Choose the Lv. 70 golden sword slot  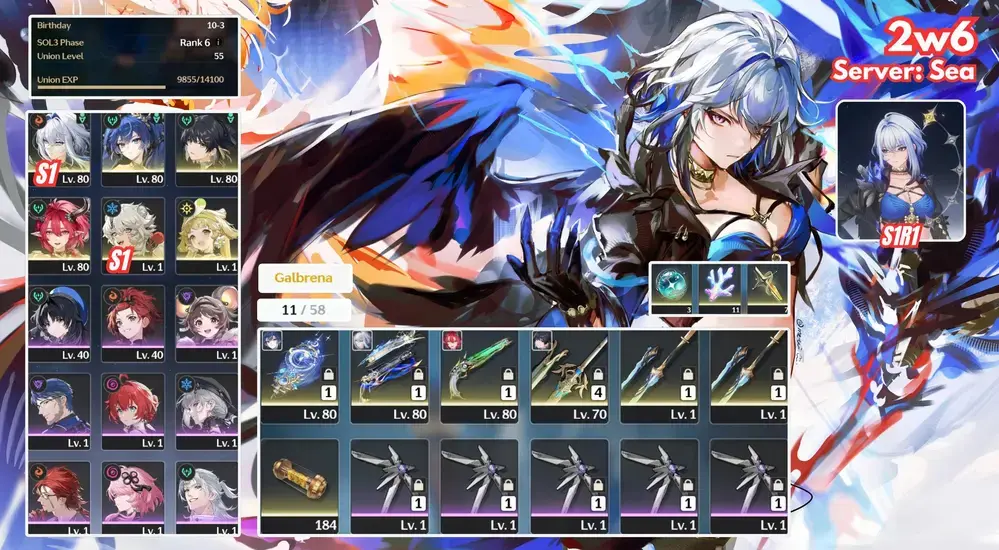[568, 374]
